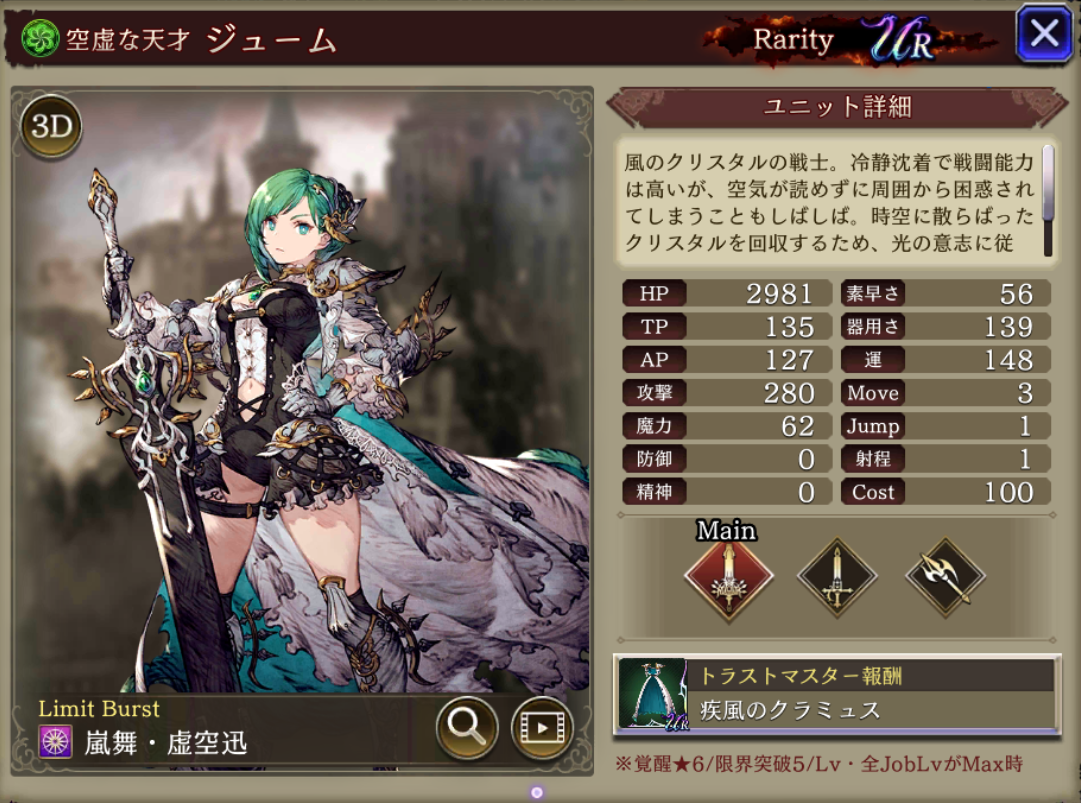This screenshot has height=803, width=1081.
Task: Choose the third job axe icon
Action: 945,577
